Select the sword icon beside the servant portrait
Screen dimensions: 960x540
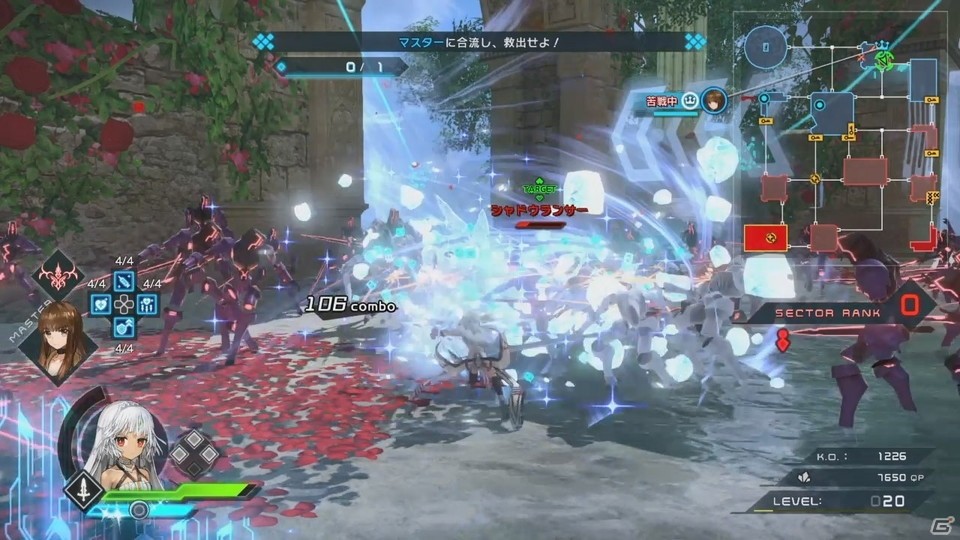[80, 492]
